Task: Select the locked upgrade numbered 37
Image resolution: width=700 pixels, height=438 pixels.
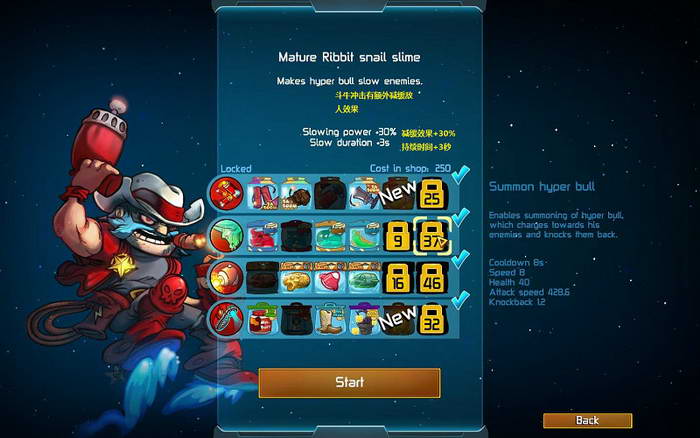Action: pos(433,236)
